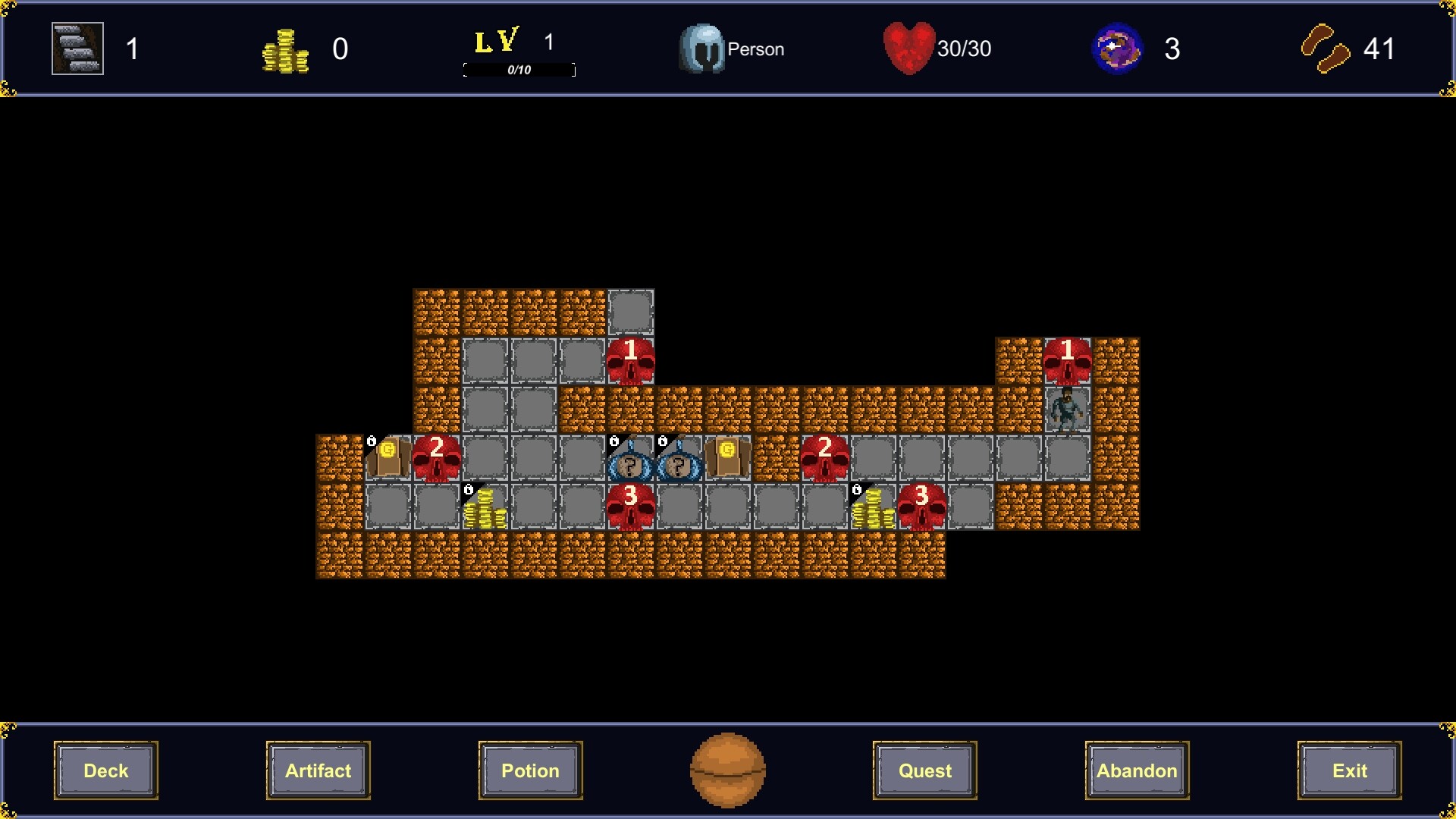Click the gold coin stack counter icon
Viewport: 1456px width, 819px height.
click(286, 49)
